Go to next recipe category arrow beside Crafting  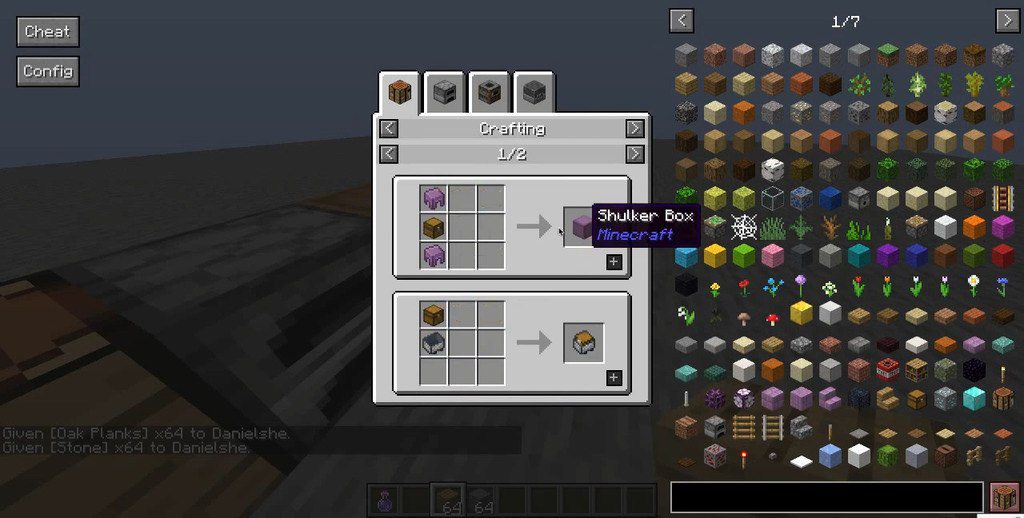pos(634,128)
